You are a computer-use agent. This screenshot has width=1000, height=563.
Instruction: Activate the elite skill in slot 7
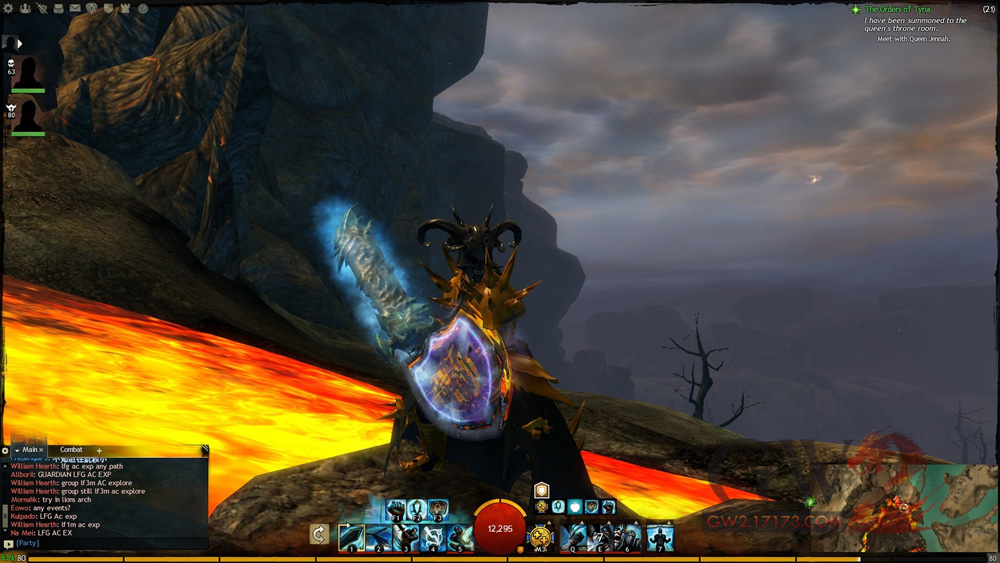tap(659, 537)
